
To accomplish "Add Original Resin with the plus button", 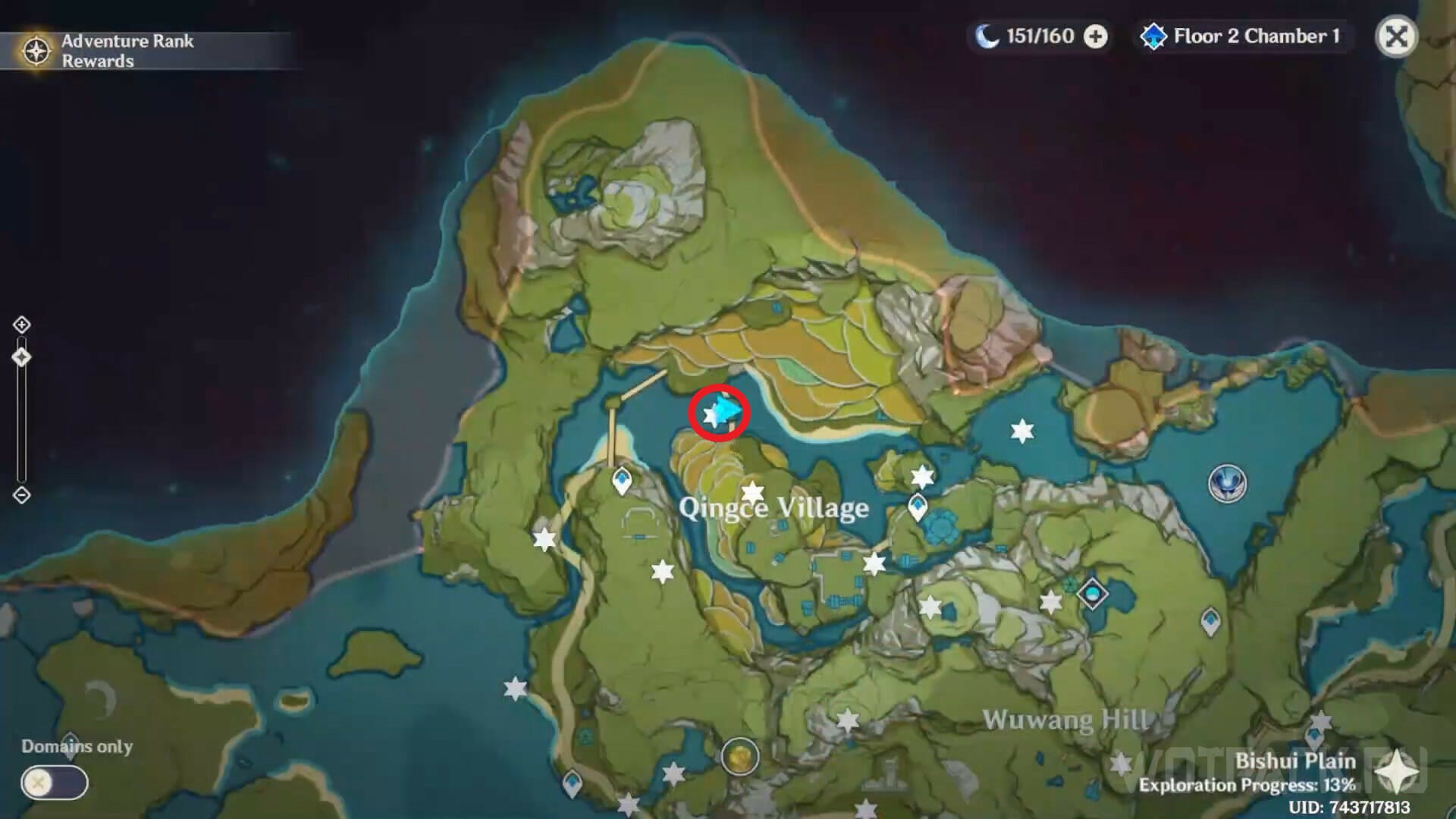I will [x=1095, y=36].
